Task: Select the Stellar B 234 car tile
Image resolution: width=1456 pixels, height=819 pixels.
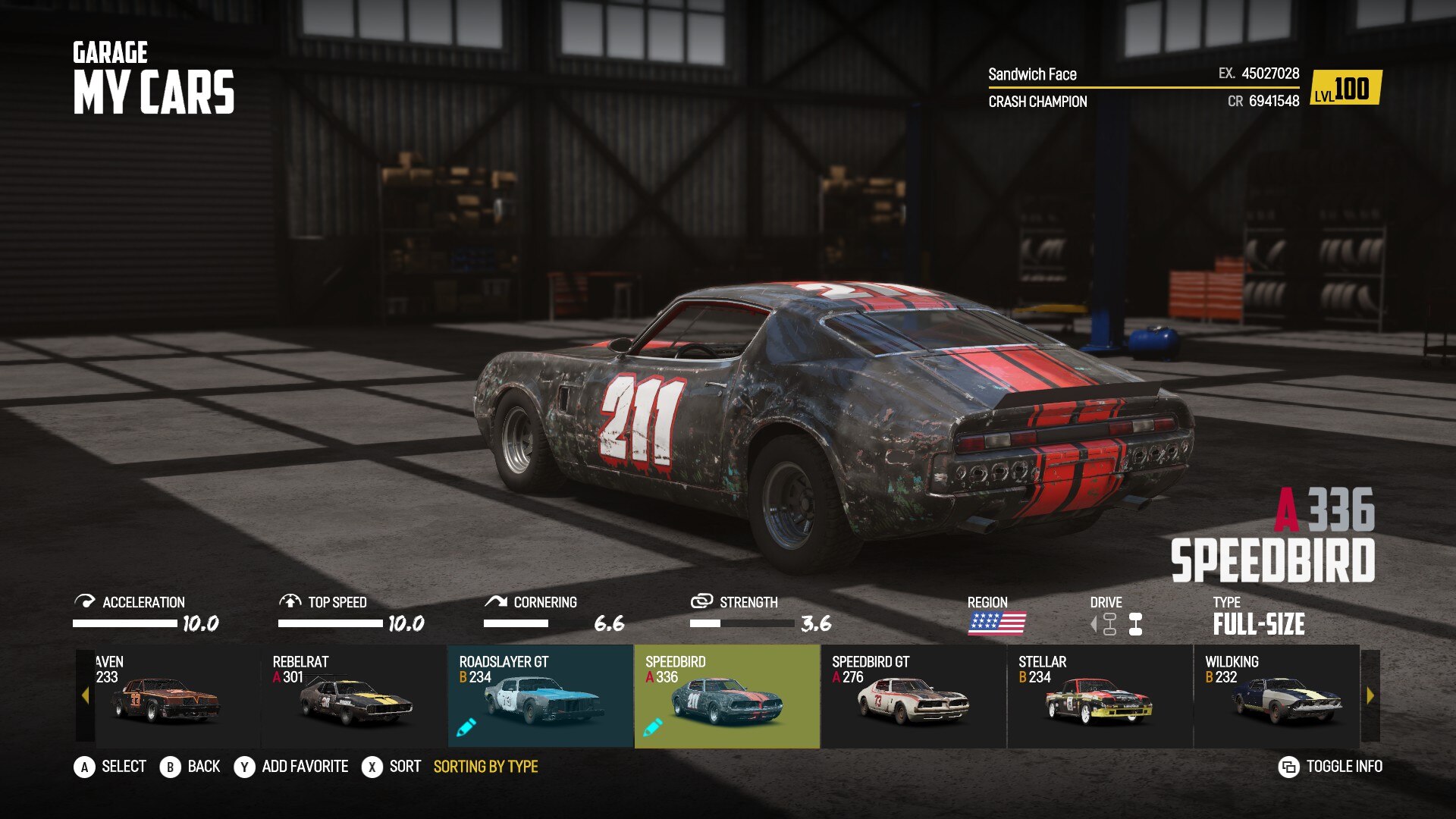Action: tap(1100, 696)
